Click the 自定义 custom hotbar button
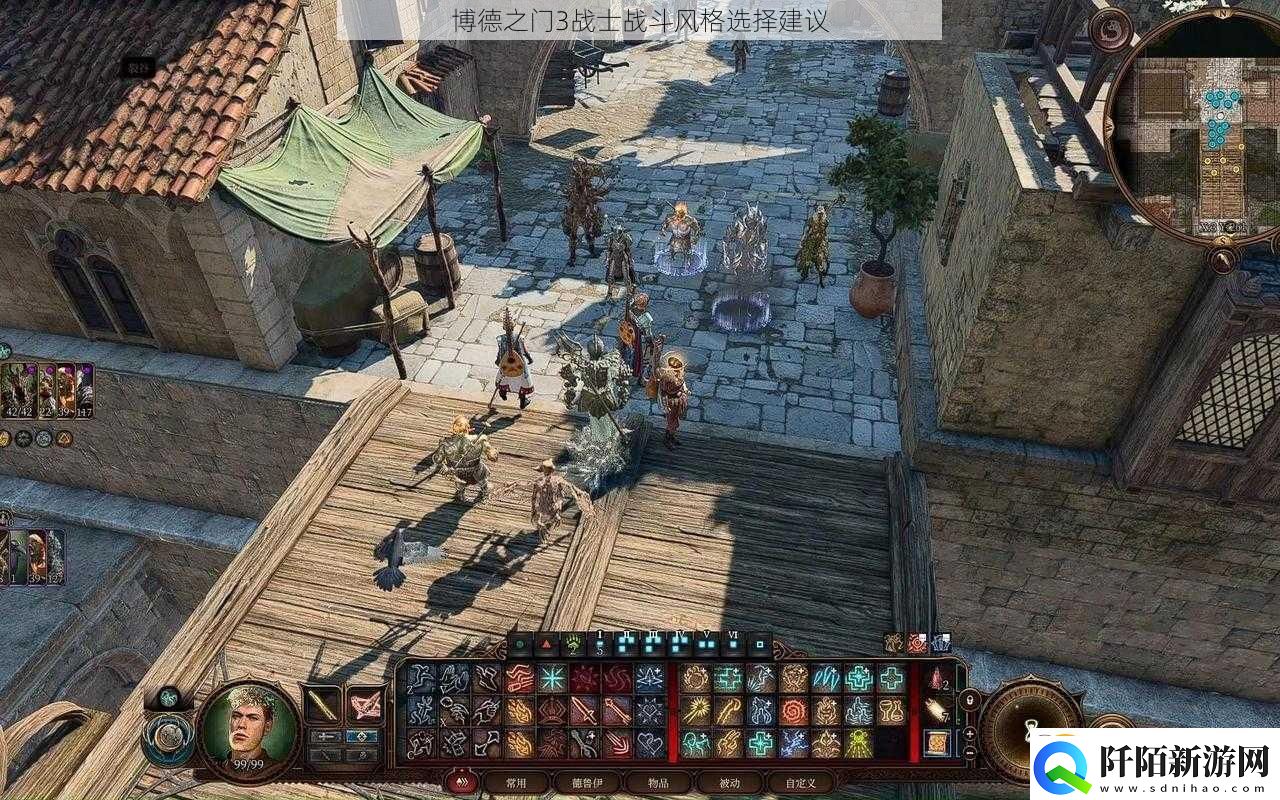This screenshot has height=800, width=1280. (800, 782)
